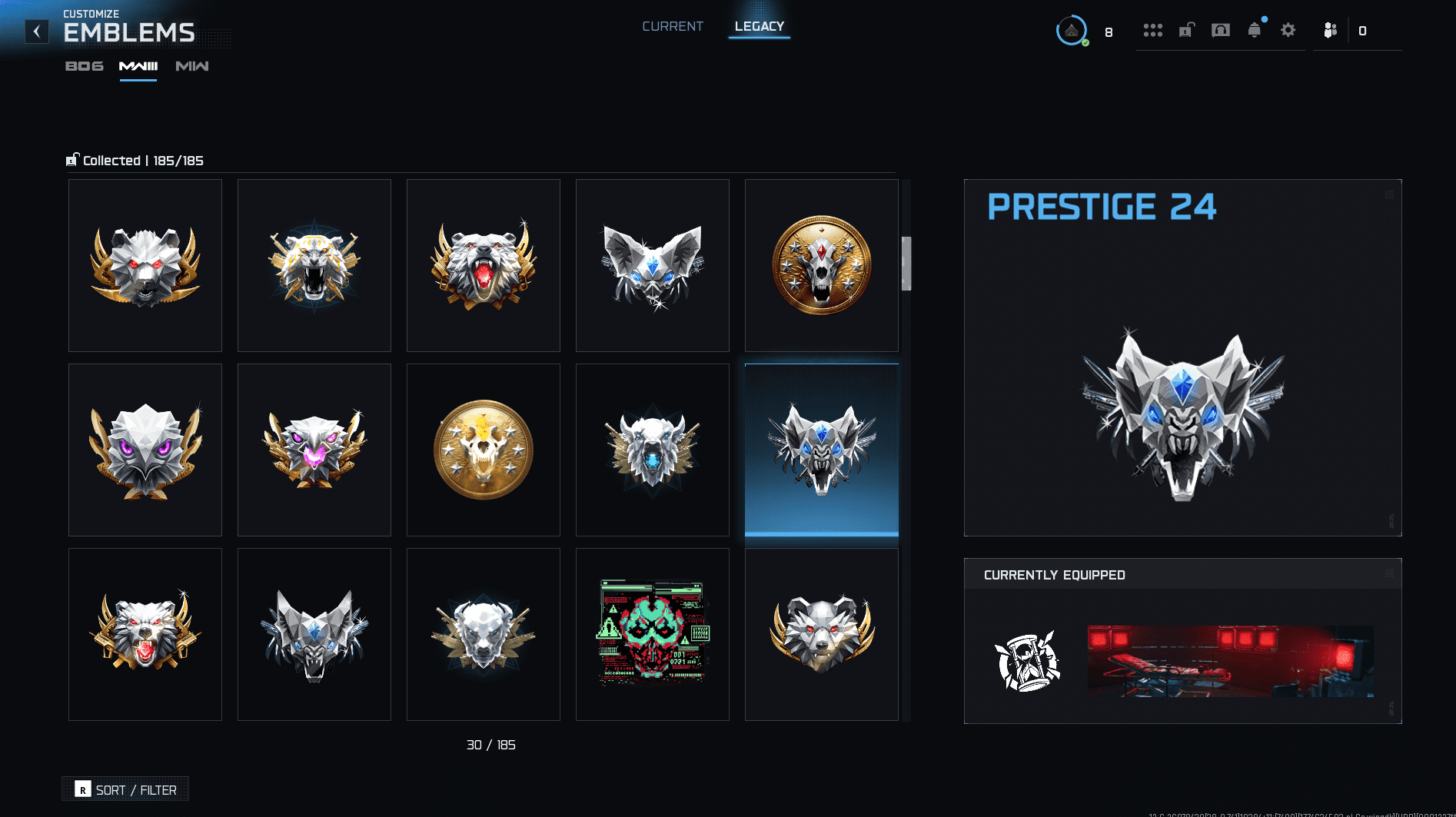Select the gold coin skull emblem

[483, 450]
